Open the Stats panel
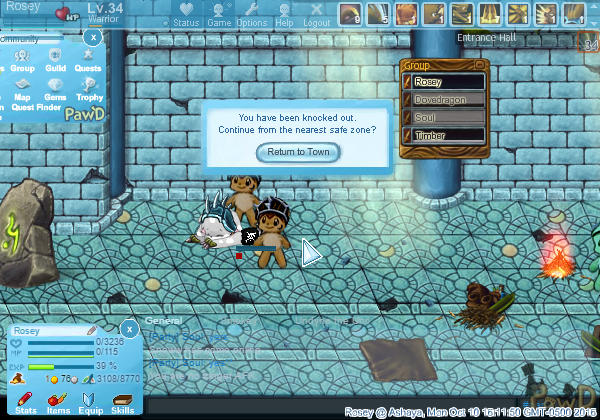This screenshot has height=420, width=600. point(26,403)
